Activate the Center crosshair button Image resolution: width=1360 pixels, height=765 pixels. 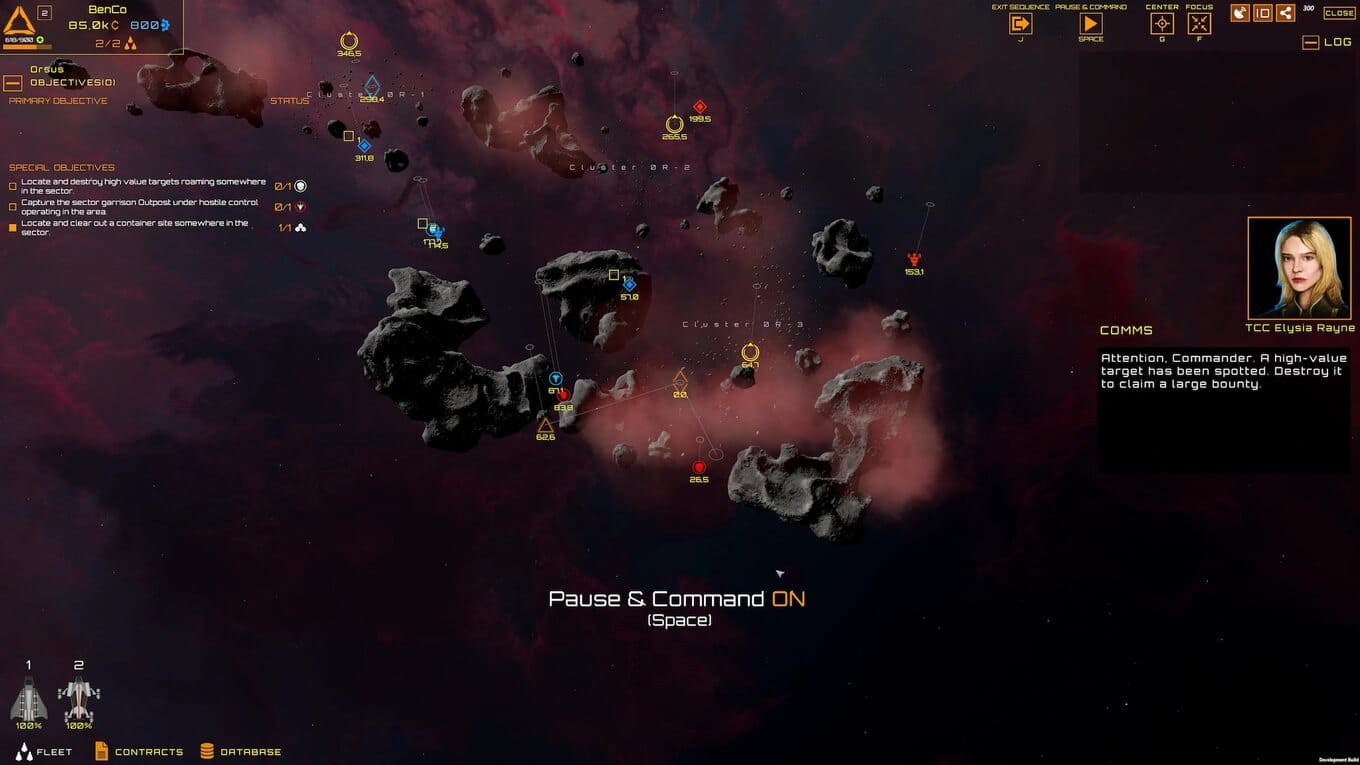1162,24
